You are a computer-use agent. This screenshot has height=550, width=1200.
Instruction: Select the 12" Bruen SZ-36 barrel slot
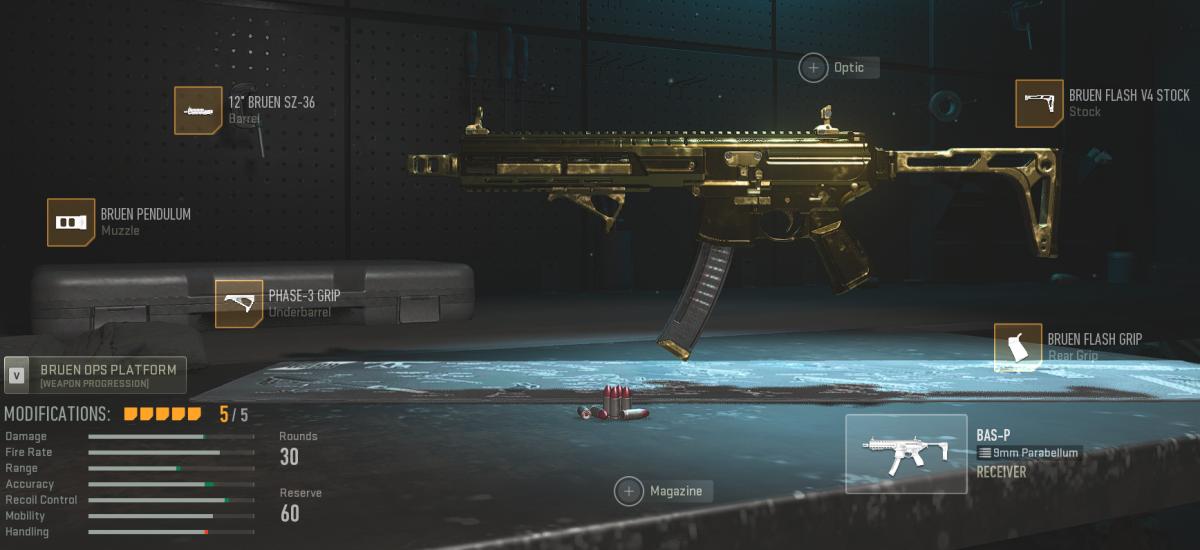[x=198, y=110]
